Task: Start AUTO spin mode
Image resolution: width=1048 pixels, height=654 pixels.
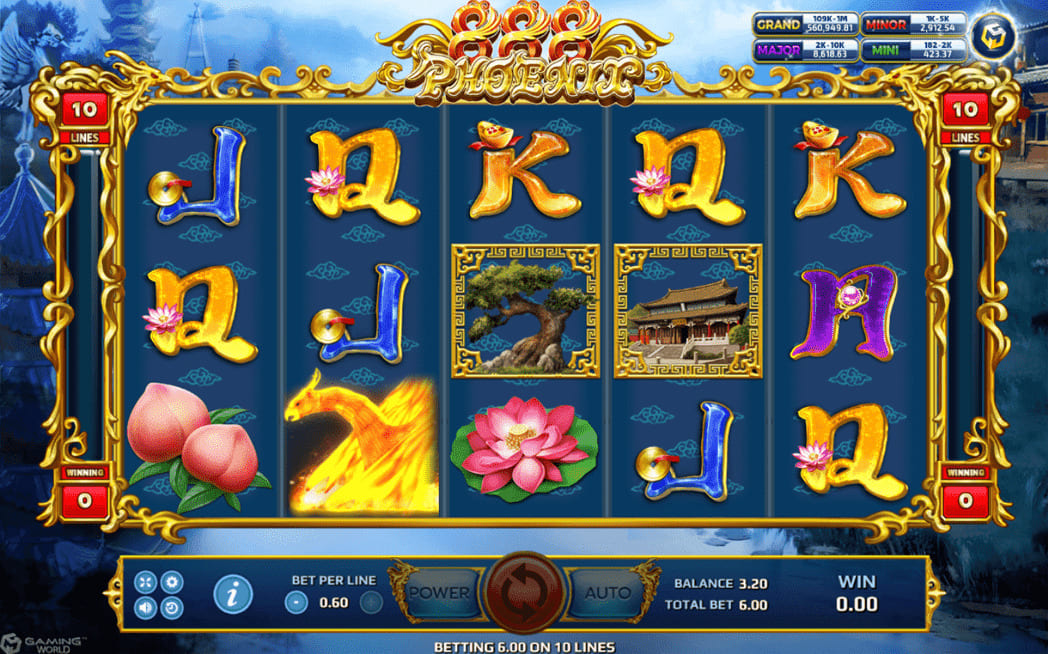Action: pyautogui.click(x=608, y=592)
